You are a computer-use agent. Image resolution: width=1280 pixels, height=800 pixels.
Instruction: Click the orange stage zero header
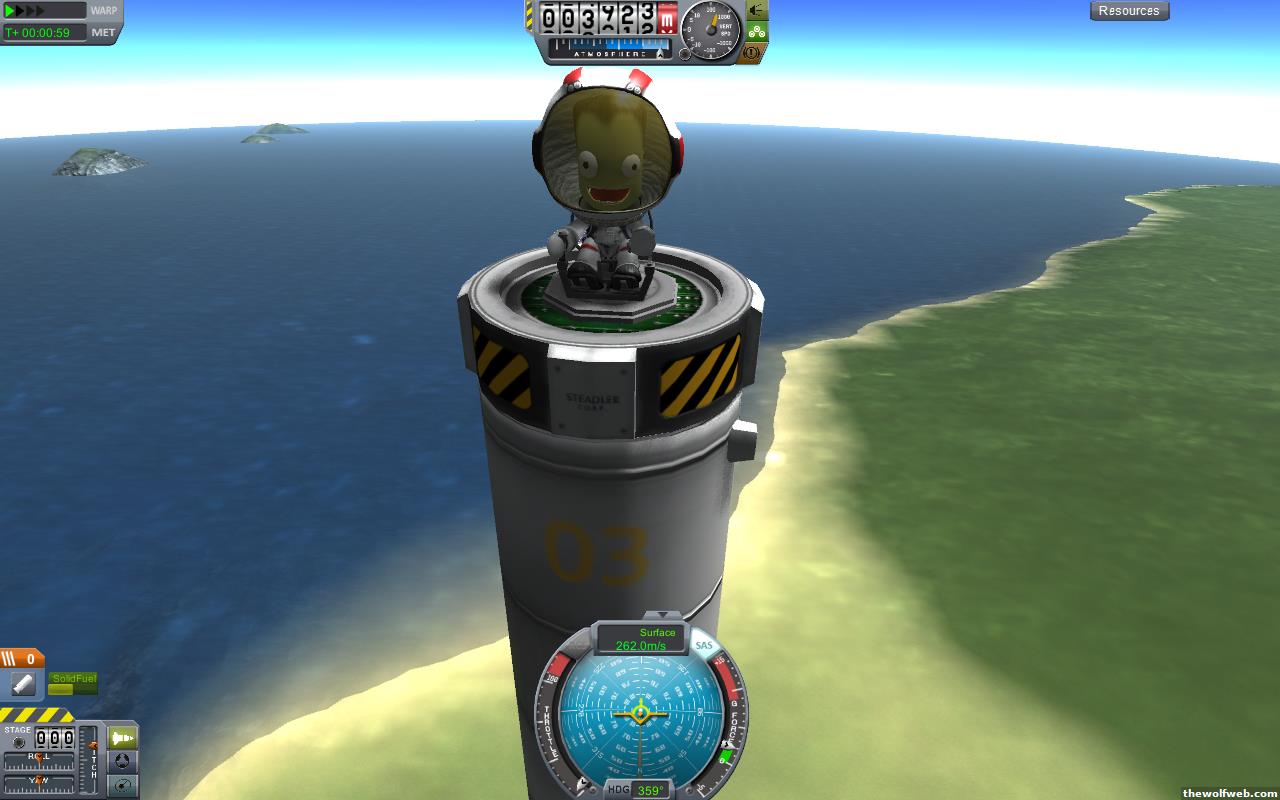[x=22, y=658]
